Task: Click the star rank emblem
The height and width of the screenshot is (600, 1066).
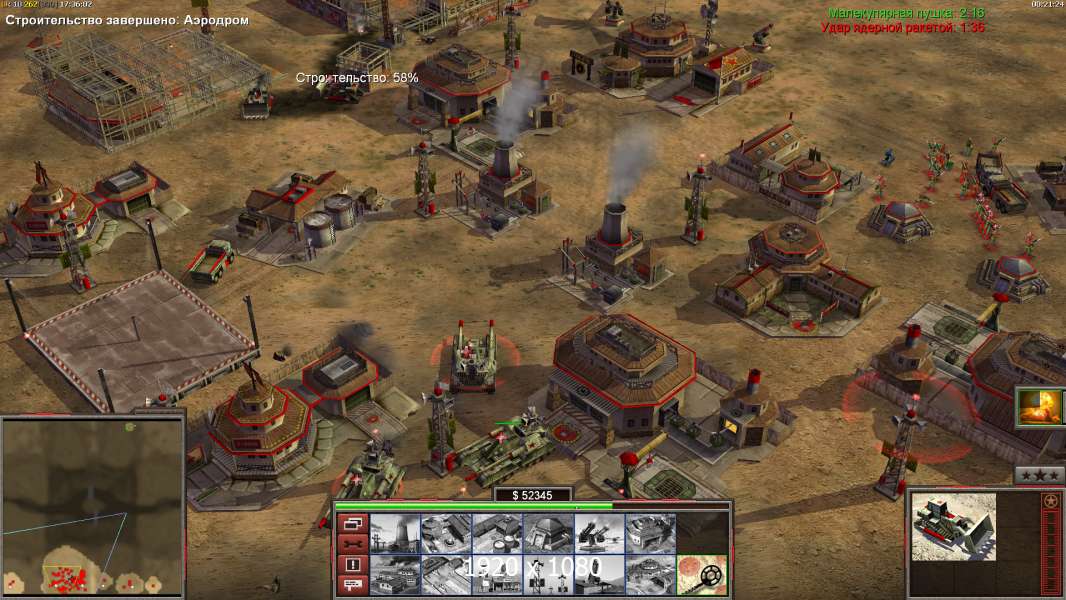Action: click(1050, 500)
